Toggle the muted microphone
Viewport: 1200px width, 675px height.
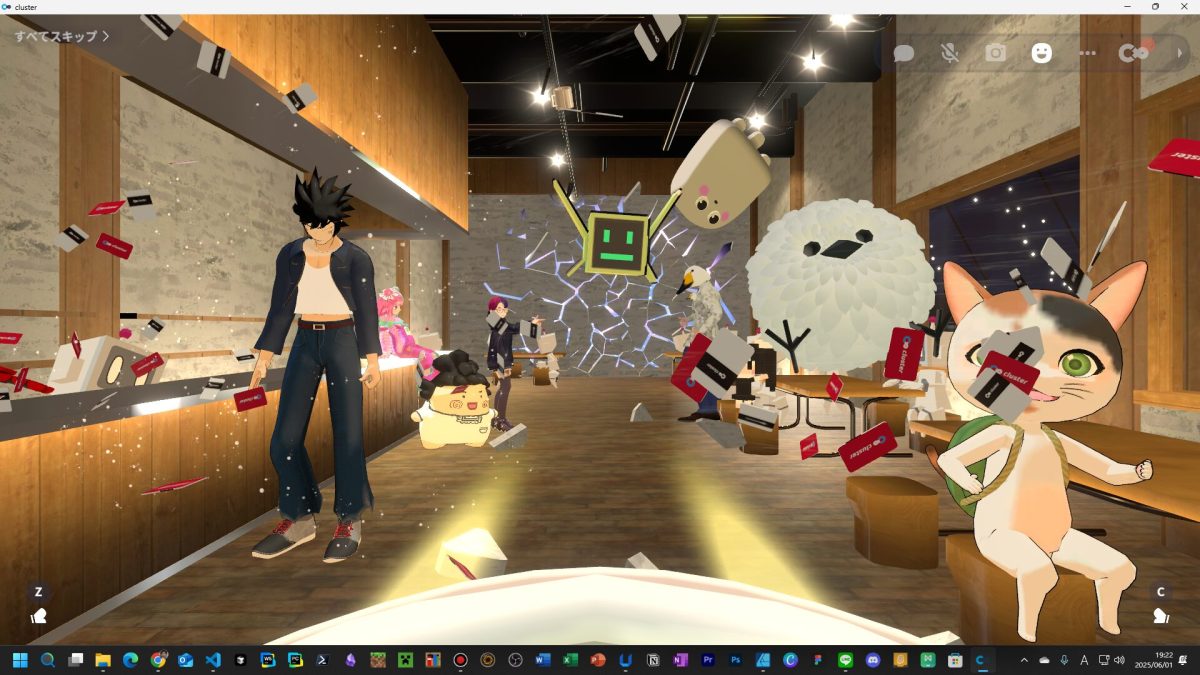(x=950, y=53)
